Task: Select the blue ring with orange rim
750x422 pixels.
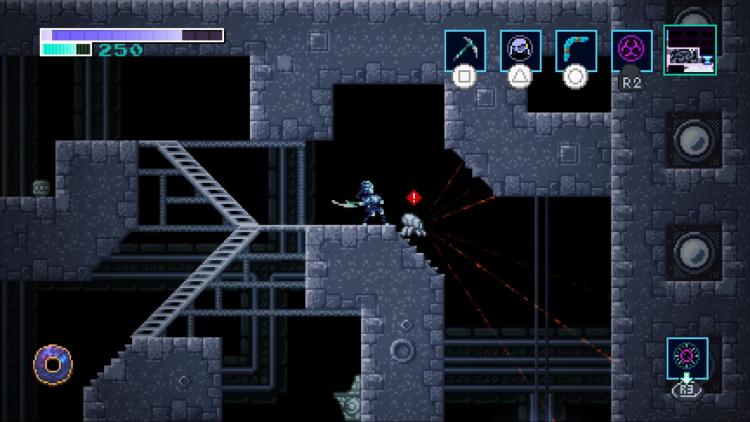Action: click(50, 363)
